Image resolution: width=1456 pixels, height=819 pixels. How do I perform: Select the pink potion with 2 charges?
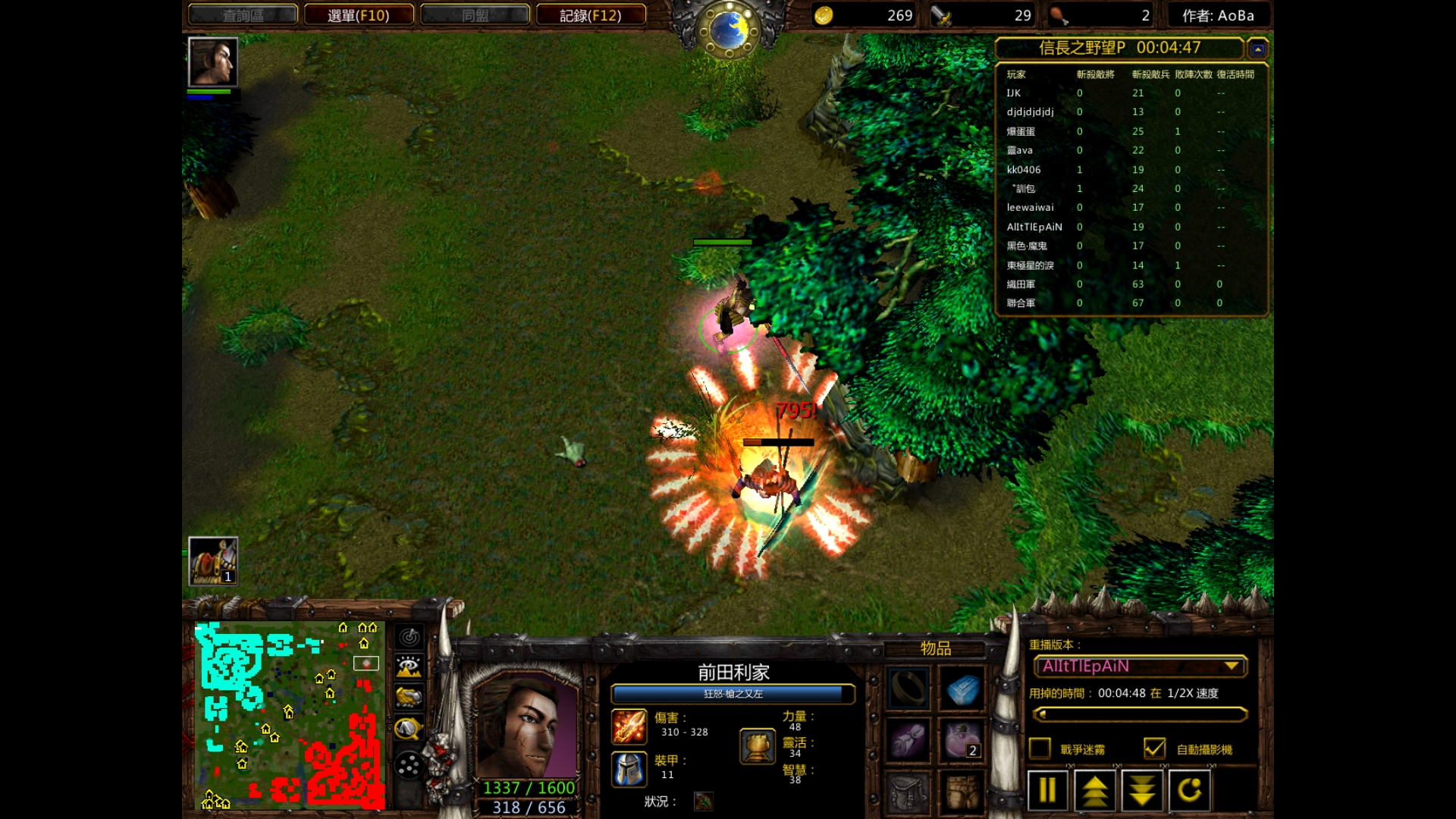coord(962,740)
